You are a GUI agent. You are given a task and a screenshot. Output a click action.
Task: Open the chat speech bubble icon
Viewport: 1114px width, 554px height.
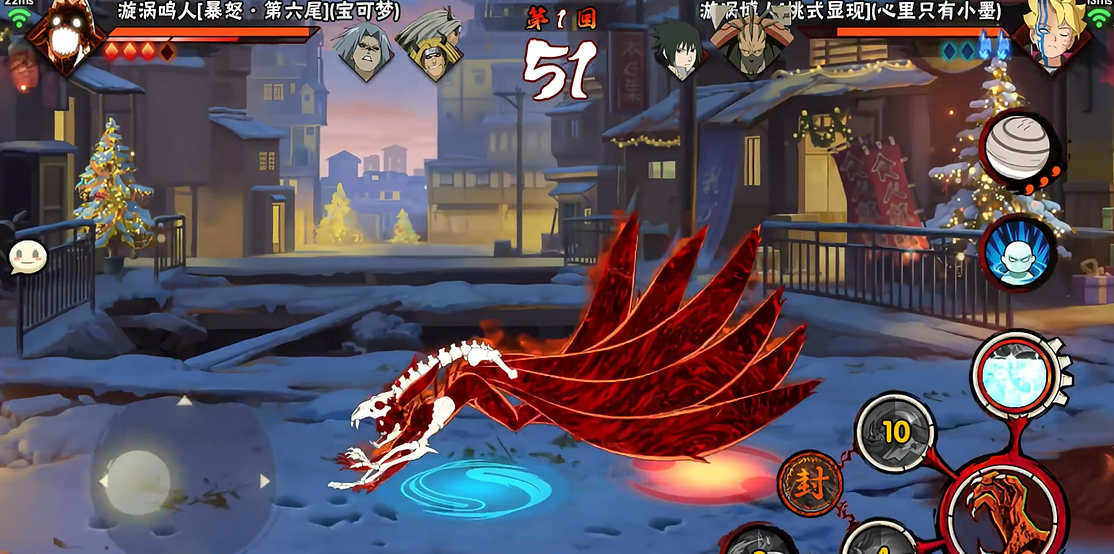pos(28,257)
